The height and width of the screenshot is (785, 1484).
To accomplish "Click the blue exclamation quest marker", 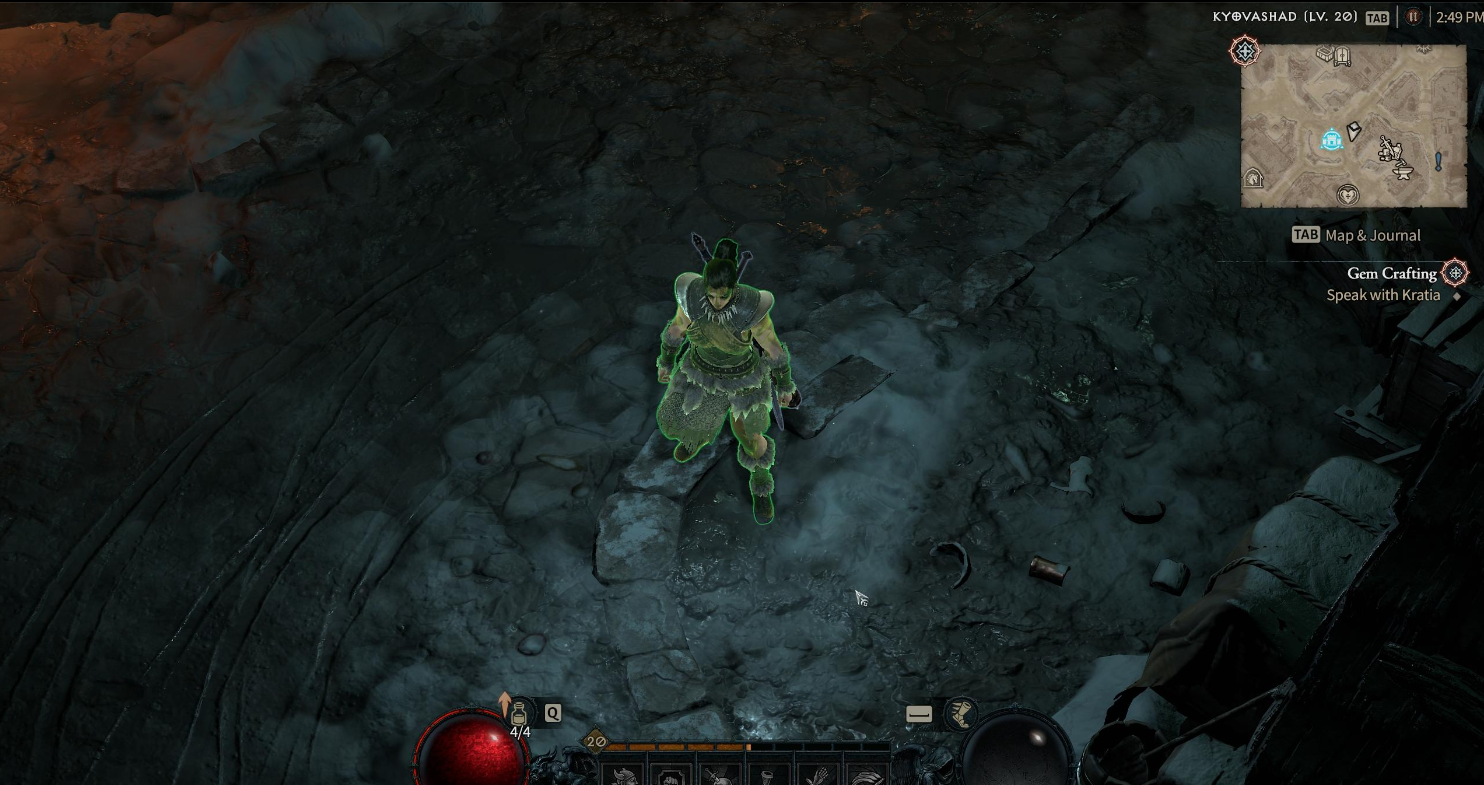I will pyautogui.click(x=1438, y=160).
